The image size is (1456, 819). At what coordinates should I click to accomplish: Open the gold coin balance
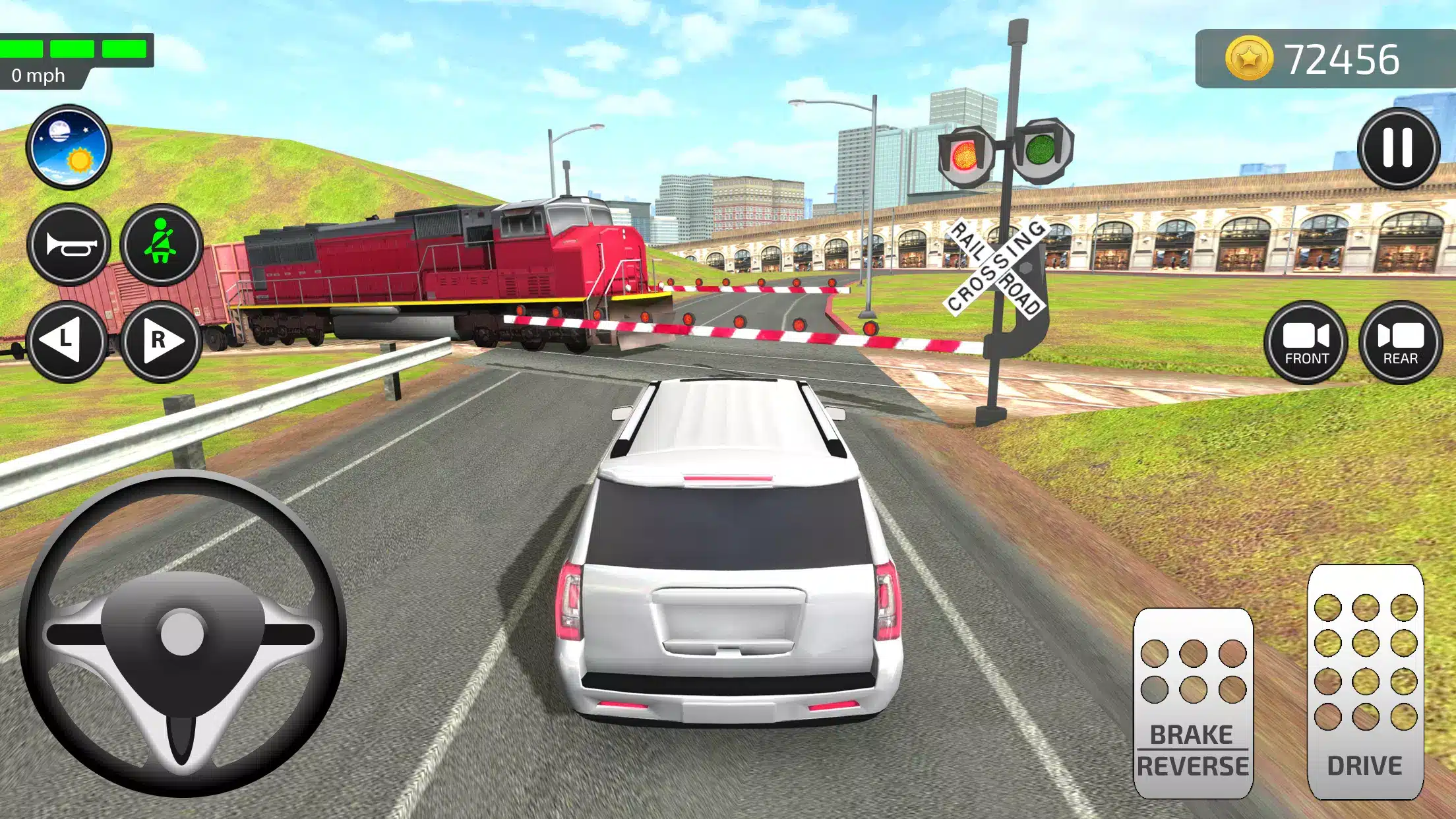(1312, 59)
